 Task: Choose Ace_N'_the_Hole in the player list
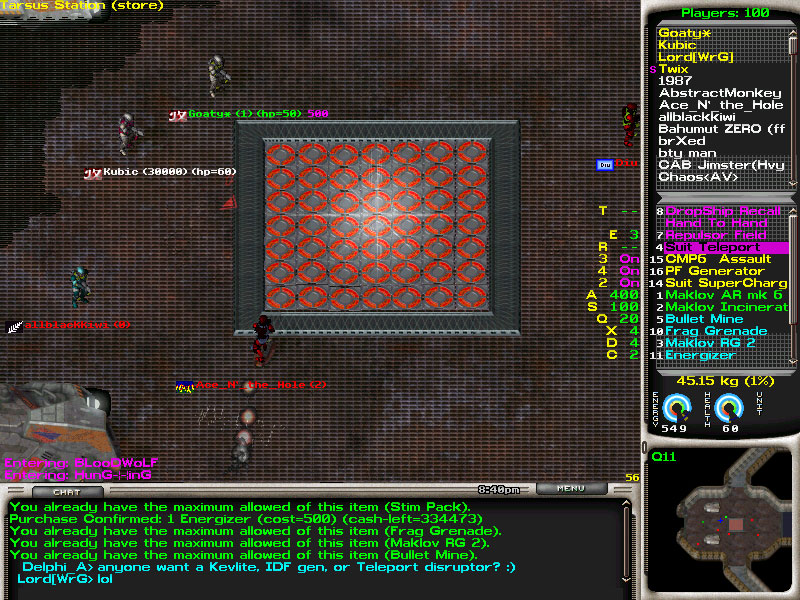pos(721,105)
